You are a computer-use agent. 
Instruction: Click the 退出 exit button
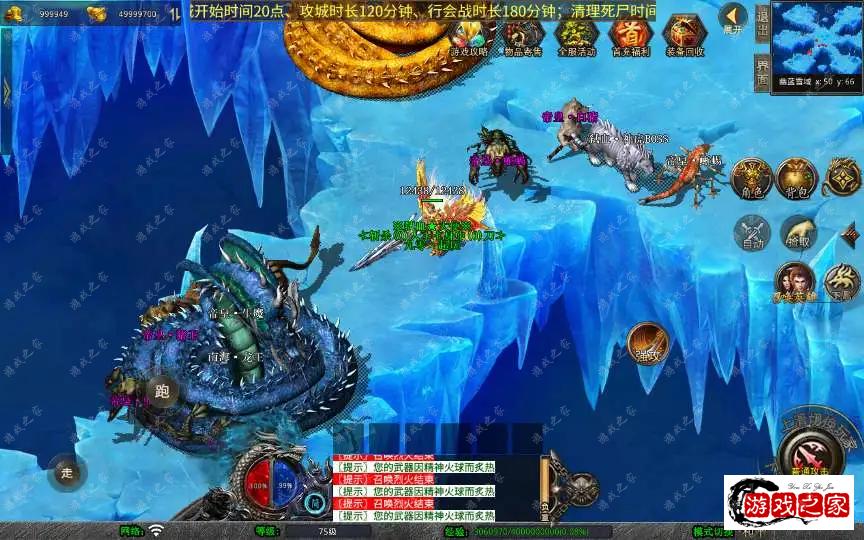(x=762, y=22)
